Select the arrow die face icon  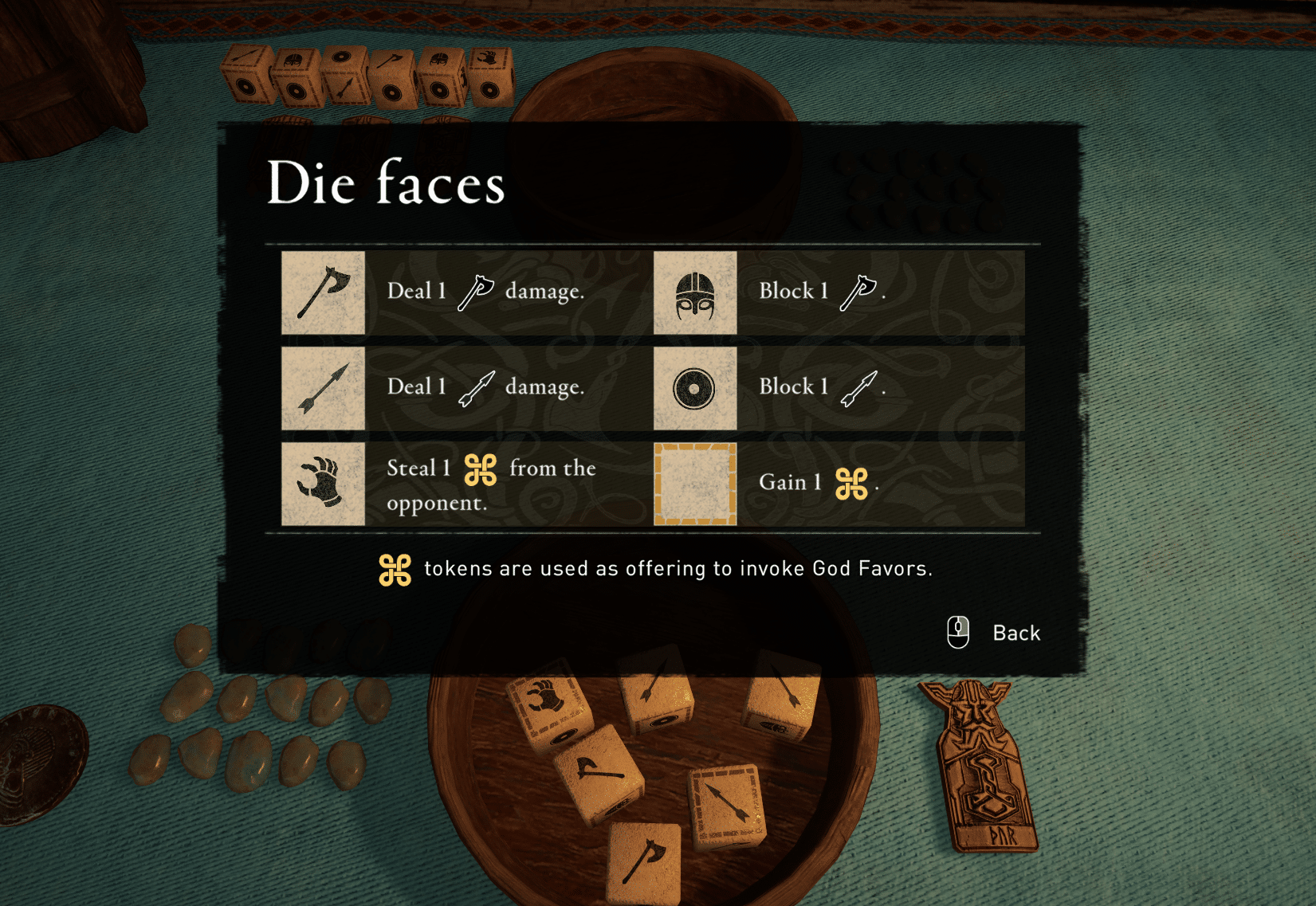coord(323,389)
